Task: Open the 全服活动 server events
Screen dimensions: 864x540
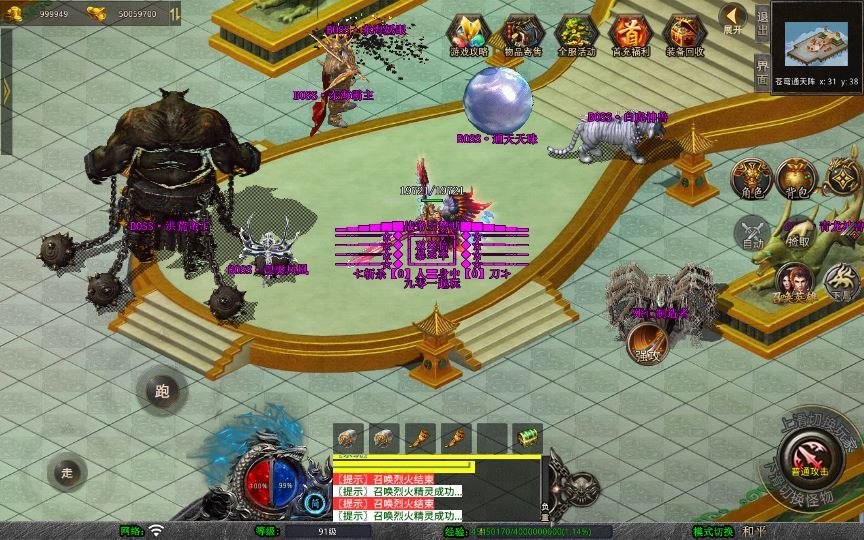Action: [576, 35]
